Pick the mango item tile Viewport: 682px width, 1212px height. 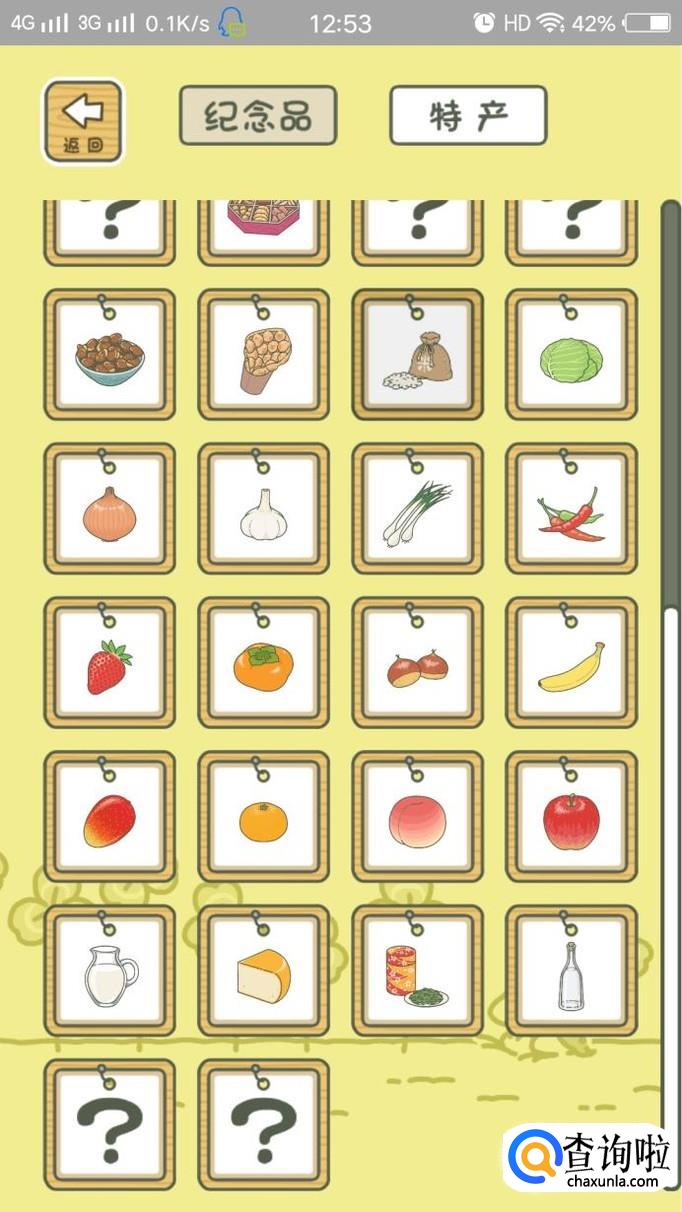(x=109, y=818)
